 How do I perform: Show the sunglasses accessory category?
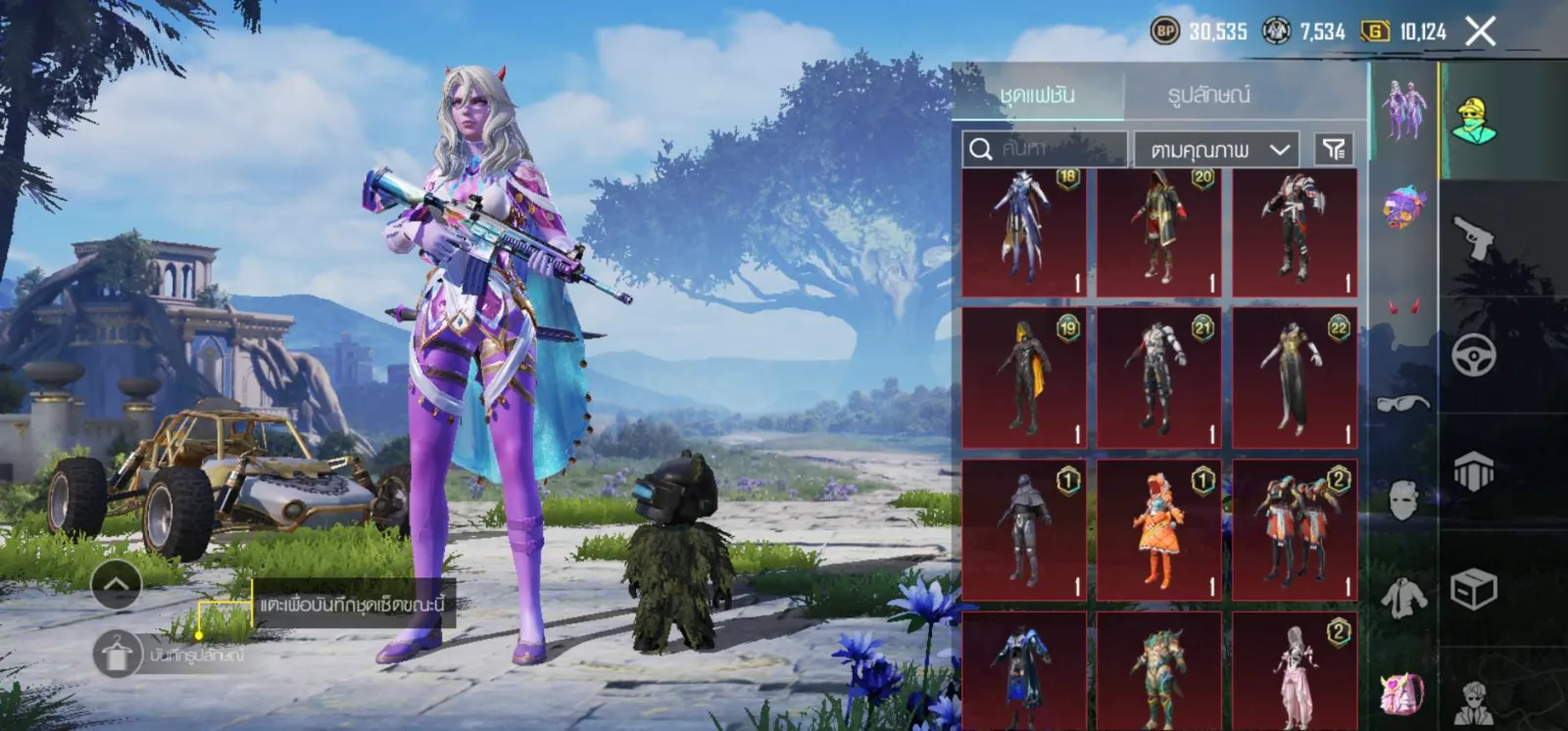pyautogui.click(x=1402, y=403)
